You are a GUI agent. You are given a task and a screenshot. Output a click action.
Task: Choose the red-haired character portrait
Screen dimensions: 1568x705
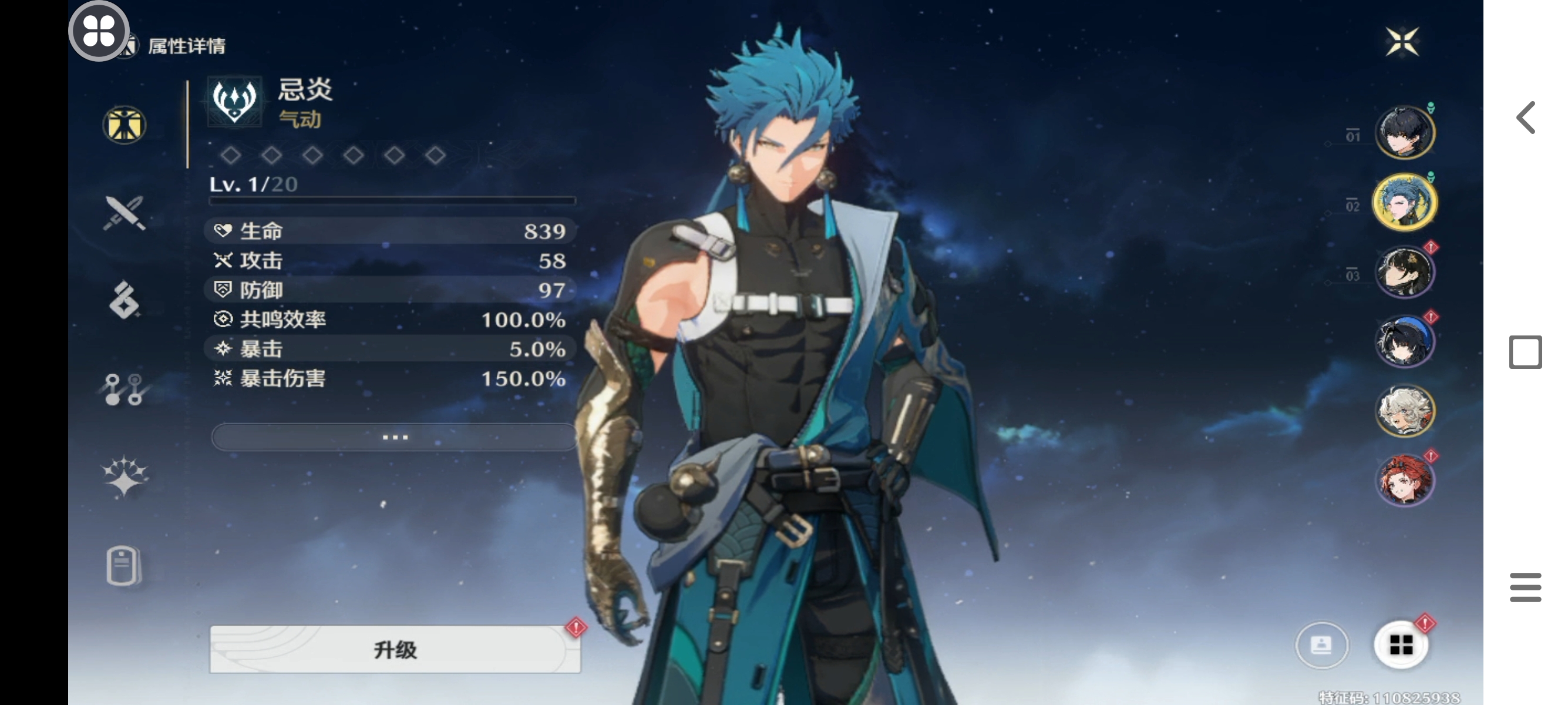point(1404,481)
